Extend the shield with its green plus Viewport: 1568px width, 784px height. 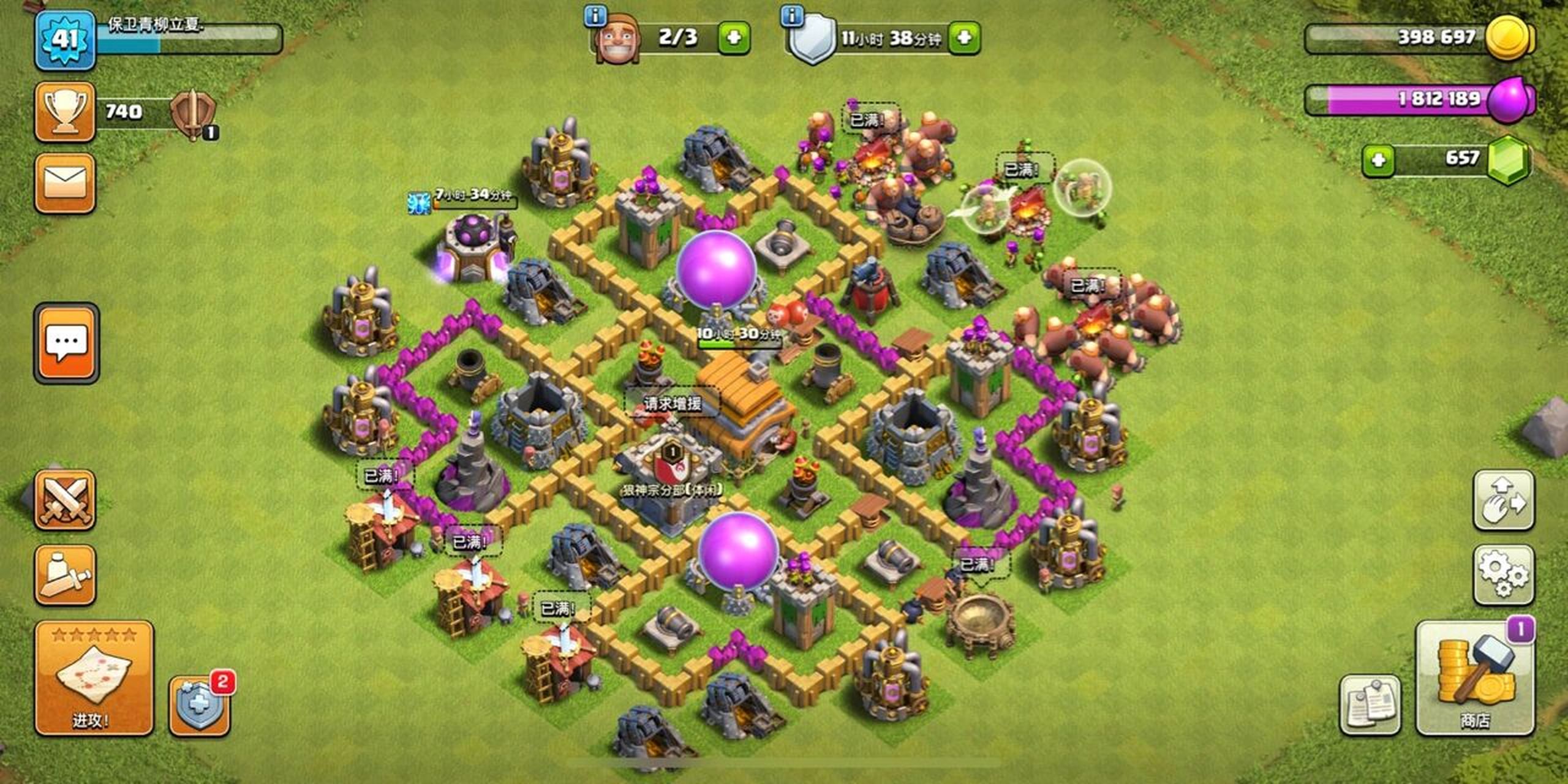[x=964, y=38]
